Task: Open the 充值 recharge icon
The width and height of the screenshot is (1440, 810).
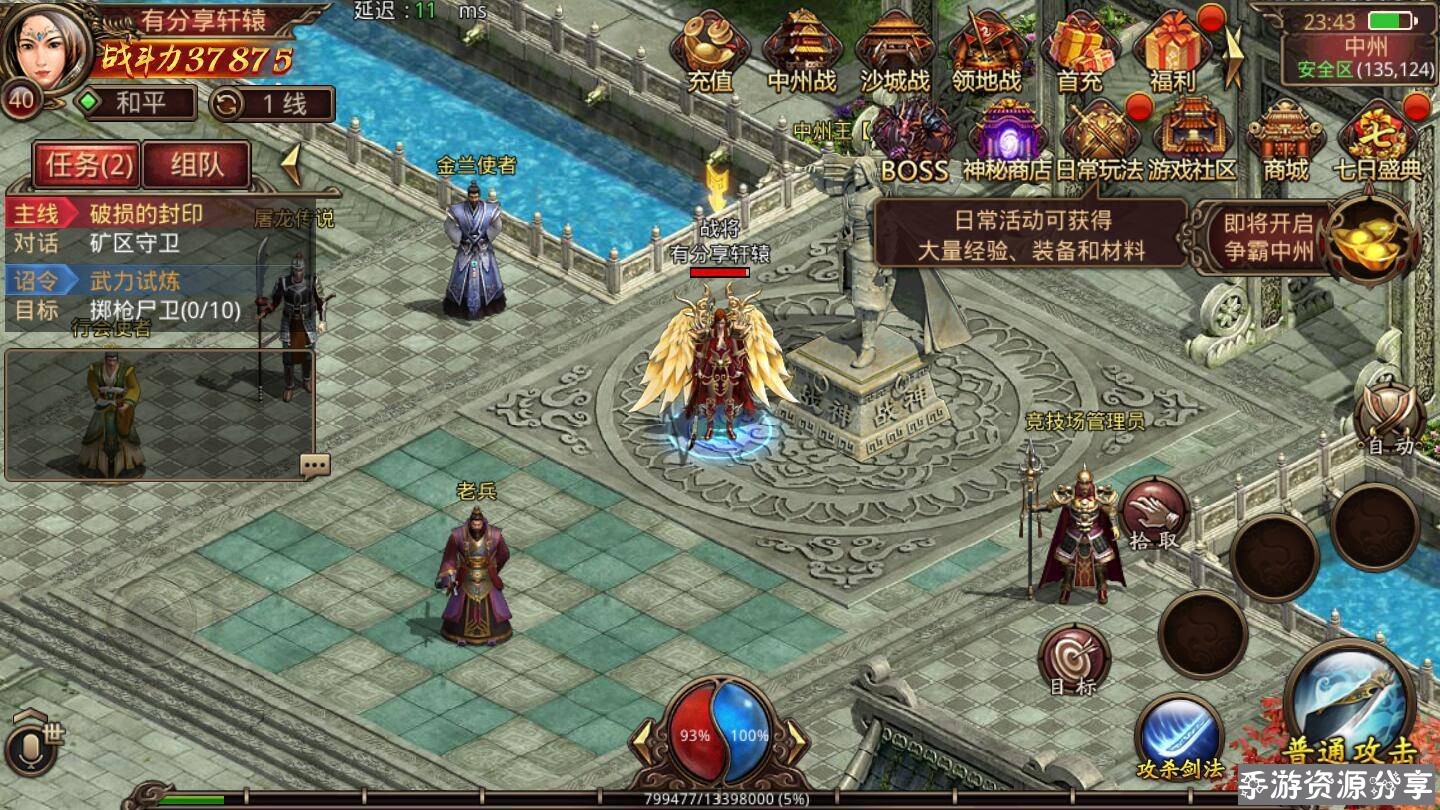Action: pyautogui.click(x=710, y=50)
